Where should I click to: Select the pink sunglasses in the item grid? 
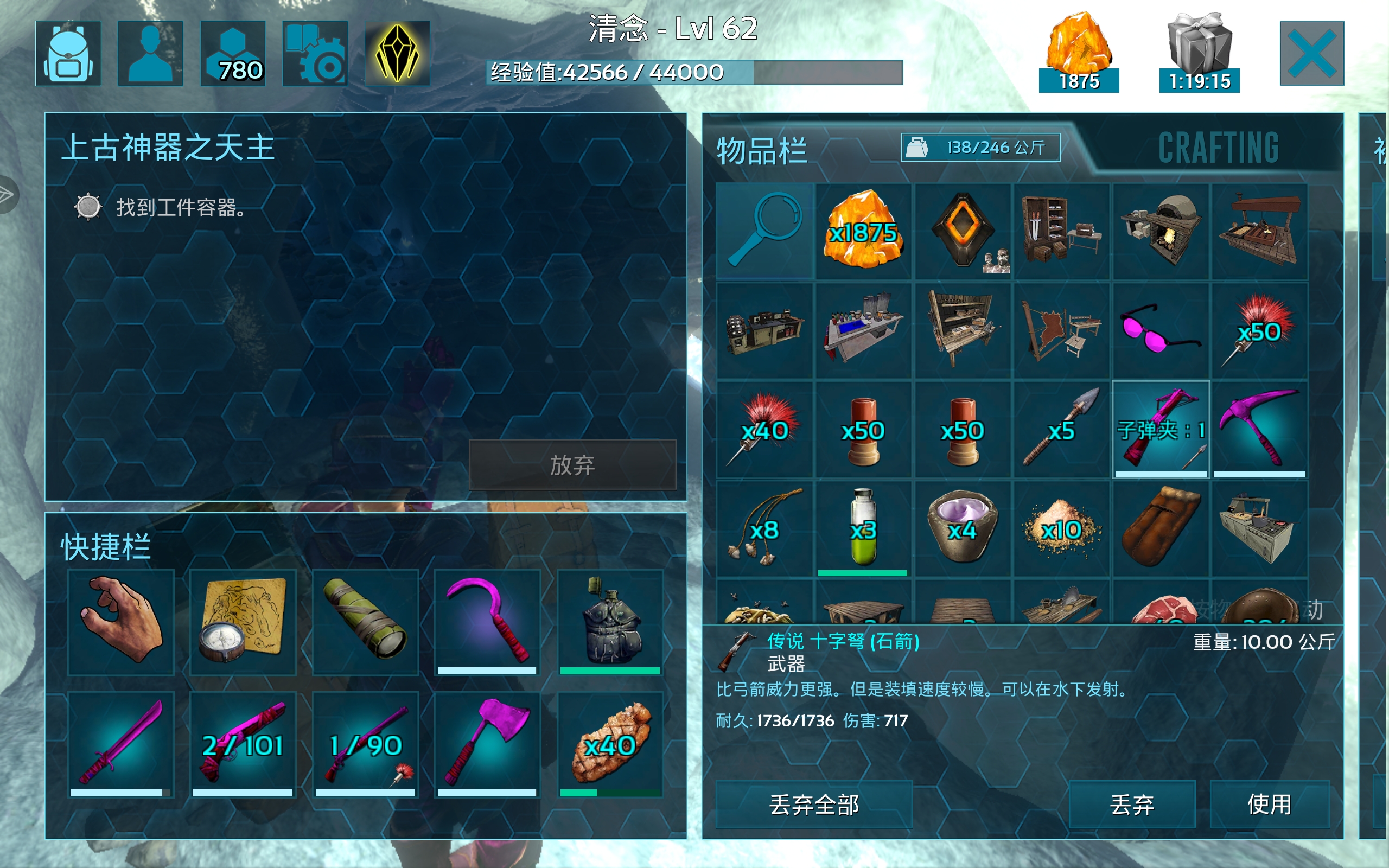[x=1162, y=328]
